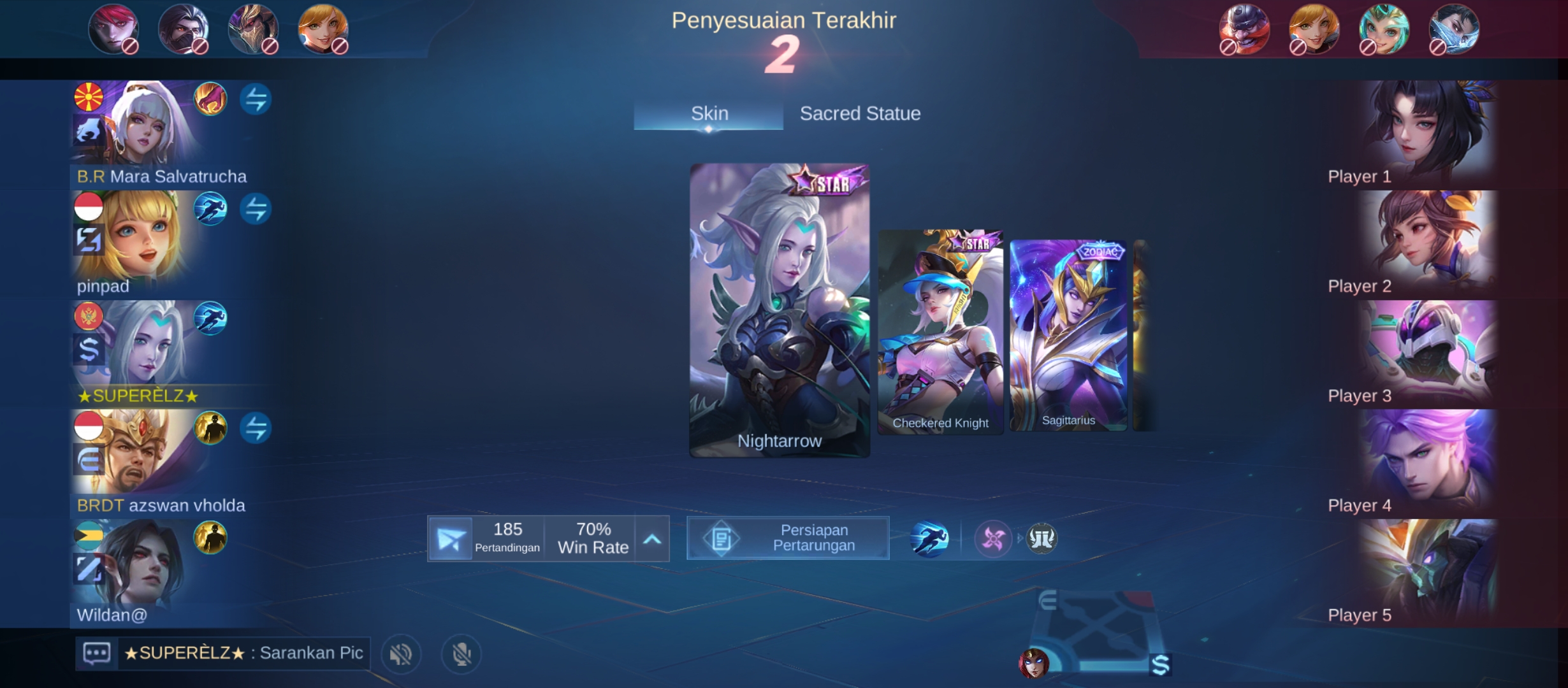Open the quick chat message box
This screenshot has width=1568, height=688.
[97, 653]
